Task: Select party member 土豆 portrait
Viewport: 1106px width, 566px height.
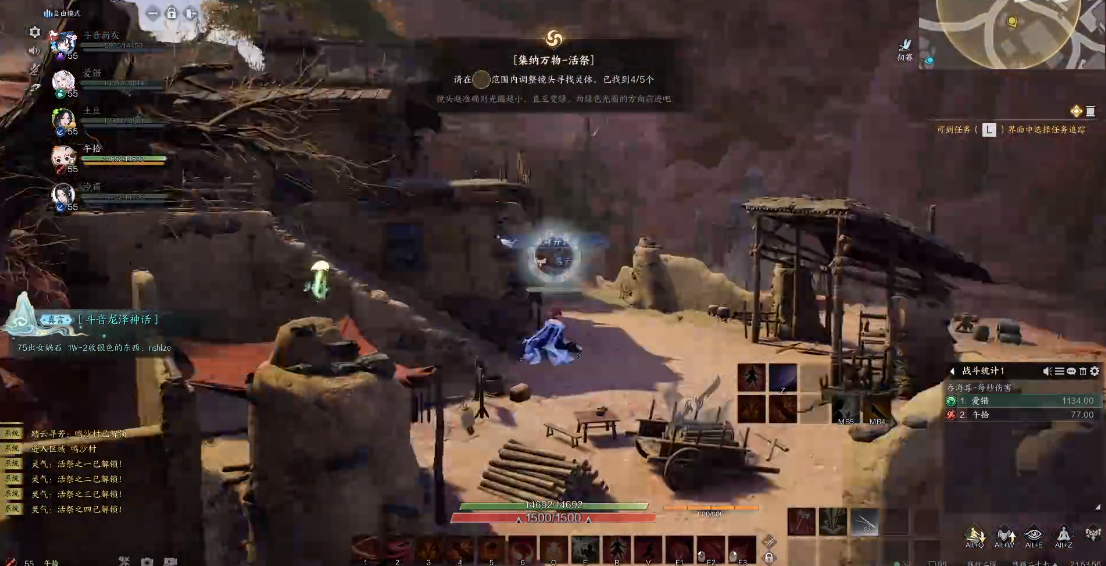Action: pos(64,118)
